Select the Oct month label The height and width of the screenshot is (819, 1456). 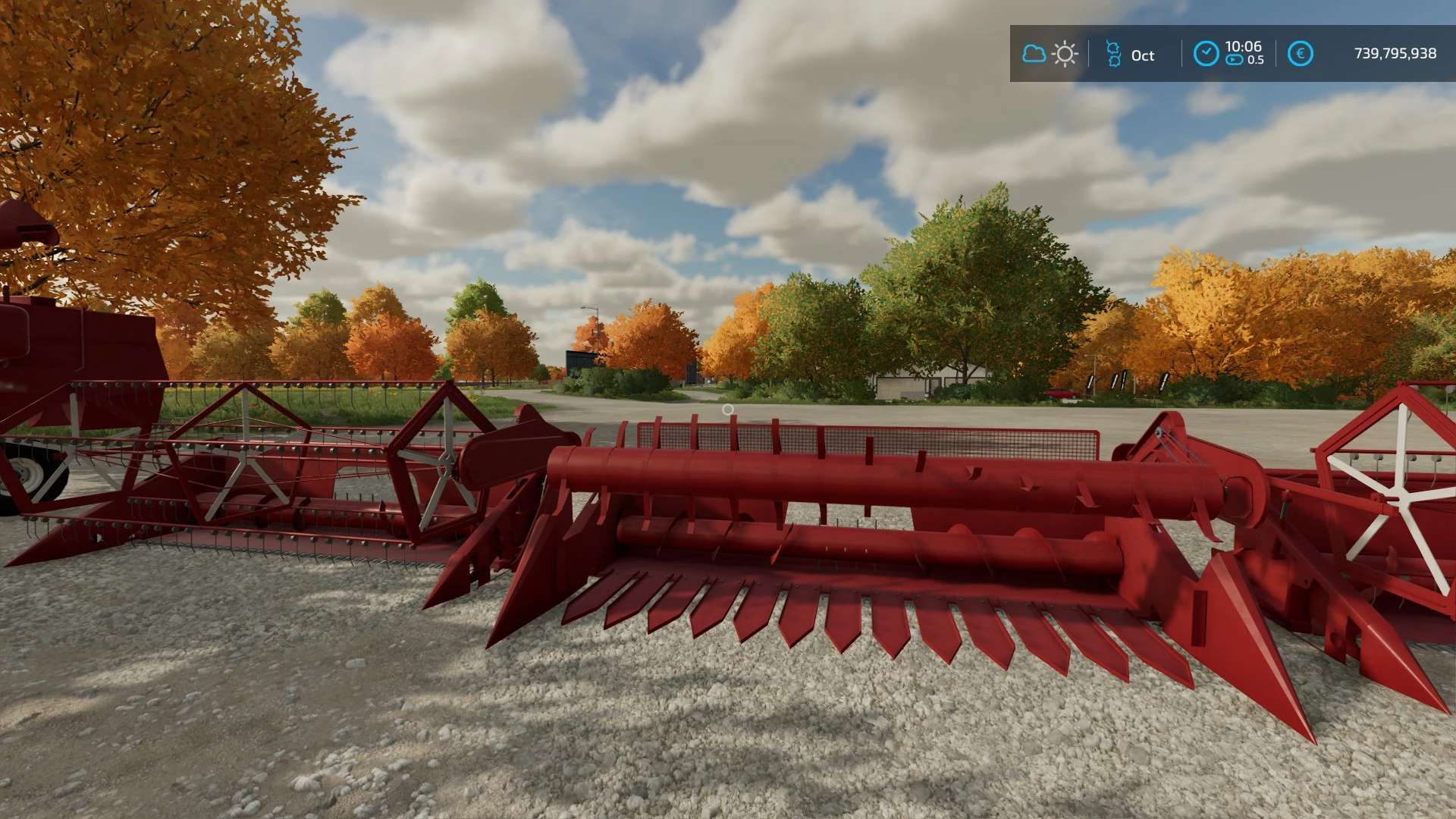(1143, 55)
